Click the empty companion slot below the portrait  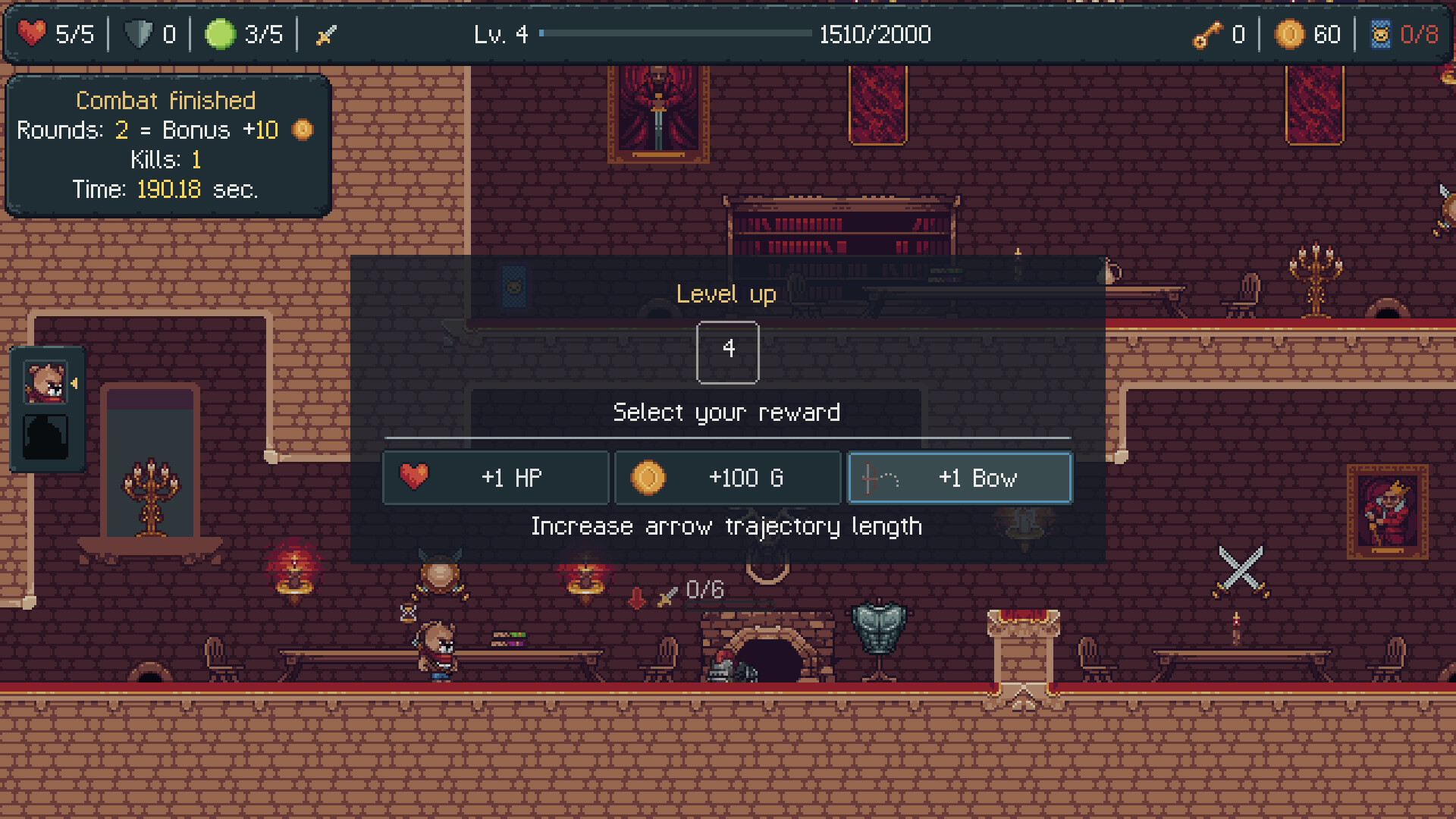(x=47, y=438)
